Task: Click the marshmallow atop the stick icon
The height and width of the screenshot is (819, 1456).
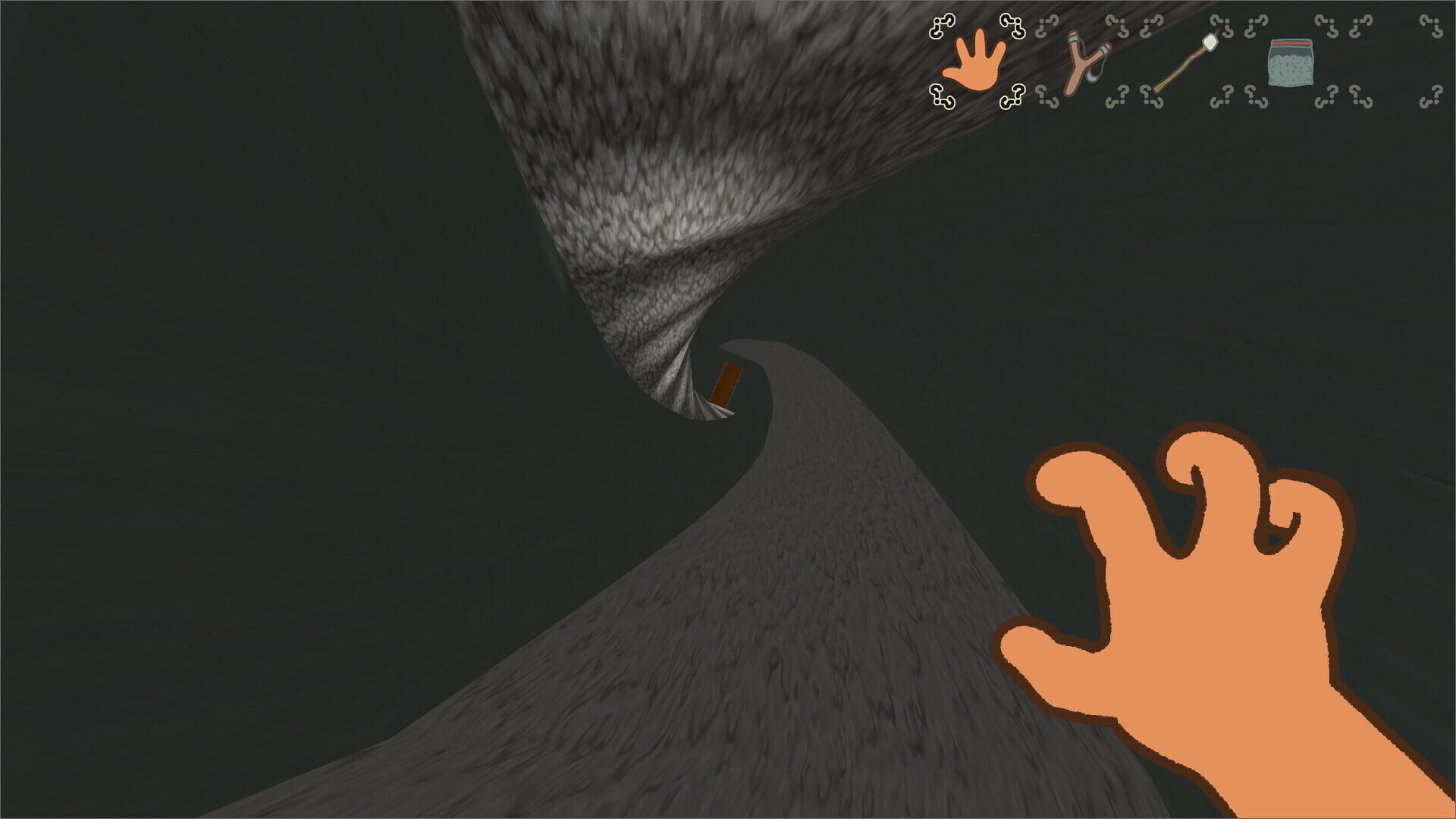Action: (x=1210, y=43)
